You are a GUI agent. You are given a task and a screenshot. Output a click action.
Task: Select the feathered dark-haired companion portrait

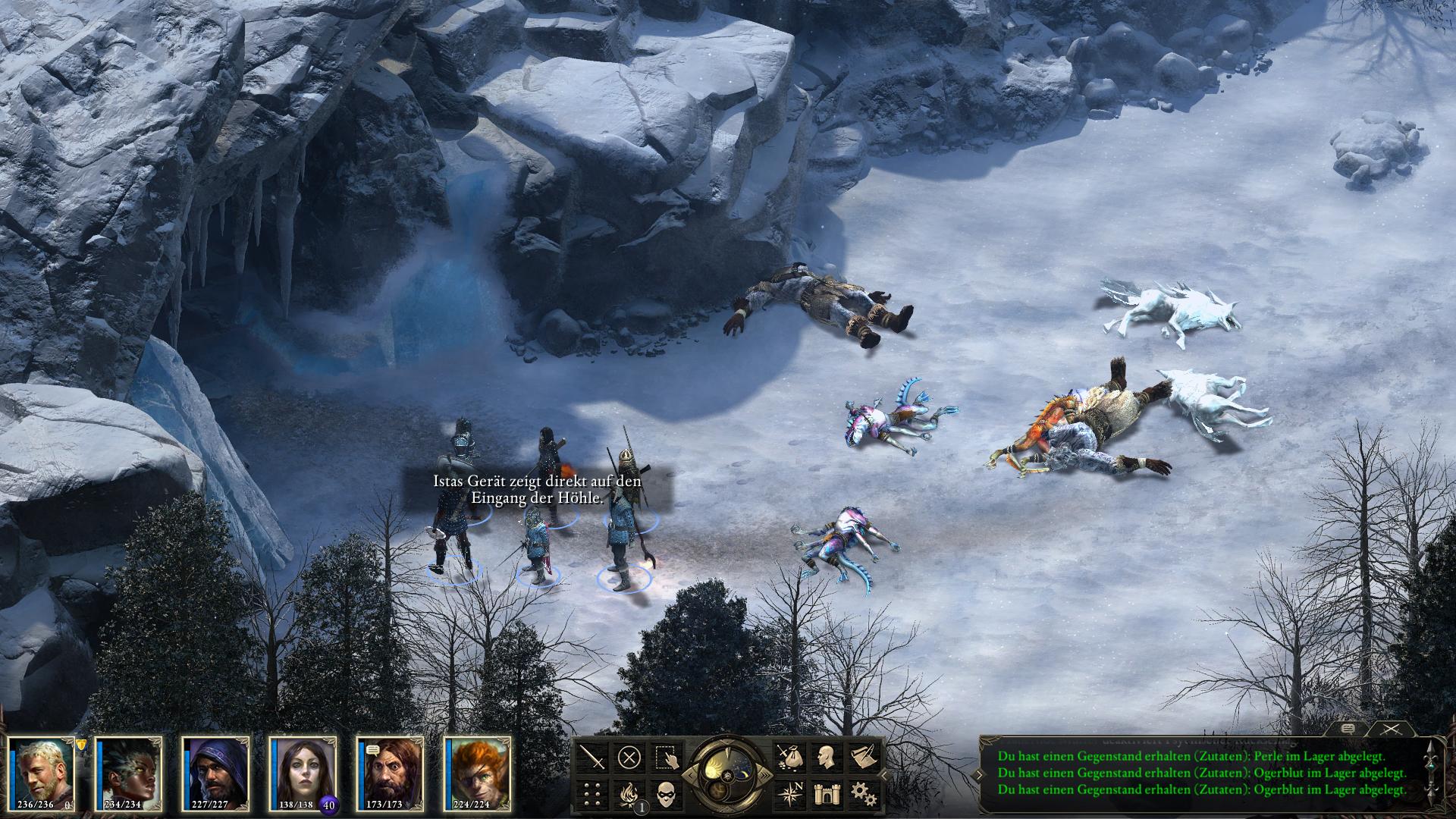click(x=128, y=772)
